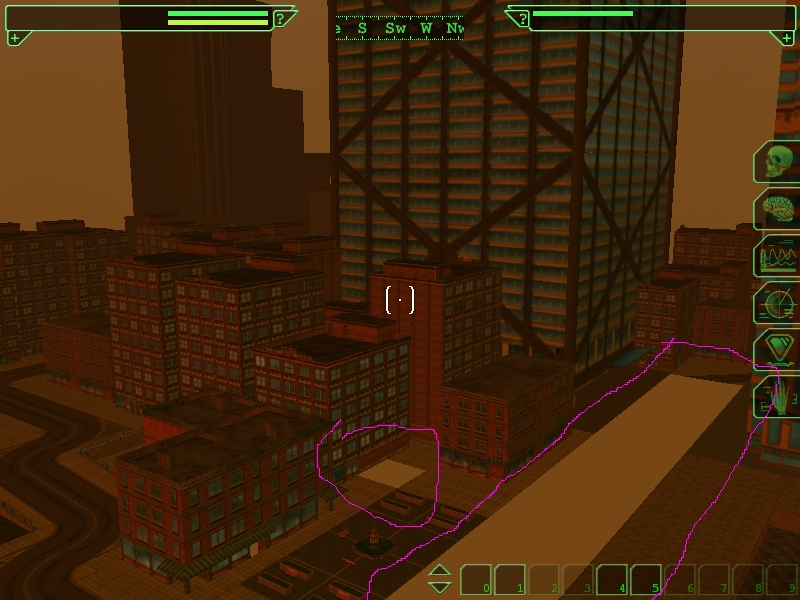Image resolution: width=800 pixels, height=600 pixels.
Task: Select hotbar slot 1
Action: [510, 580]
